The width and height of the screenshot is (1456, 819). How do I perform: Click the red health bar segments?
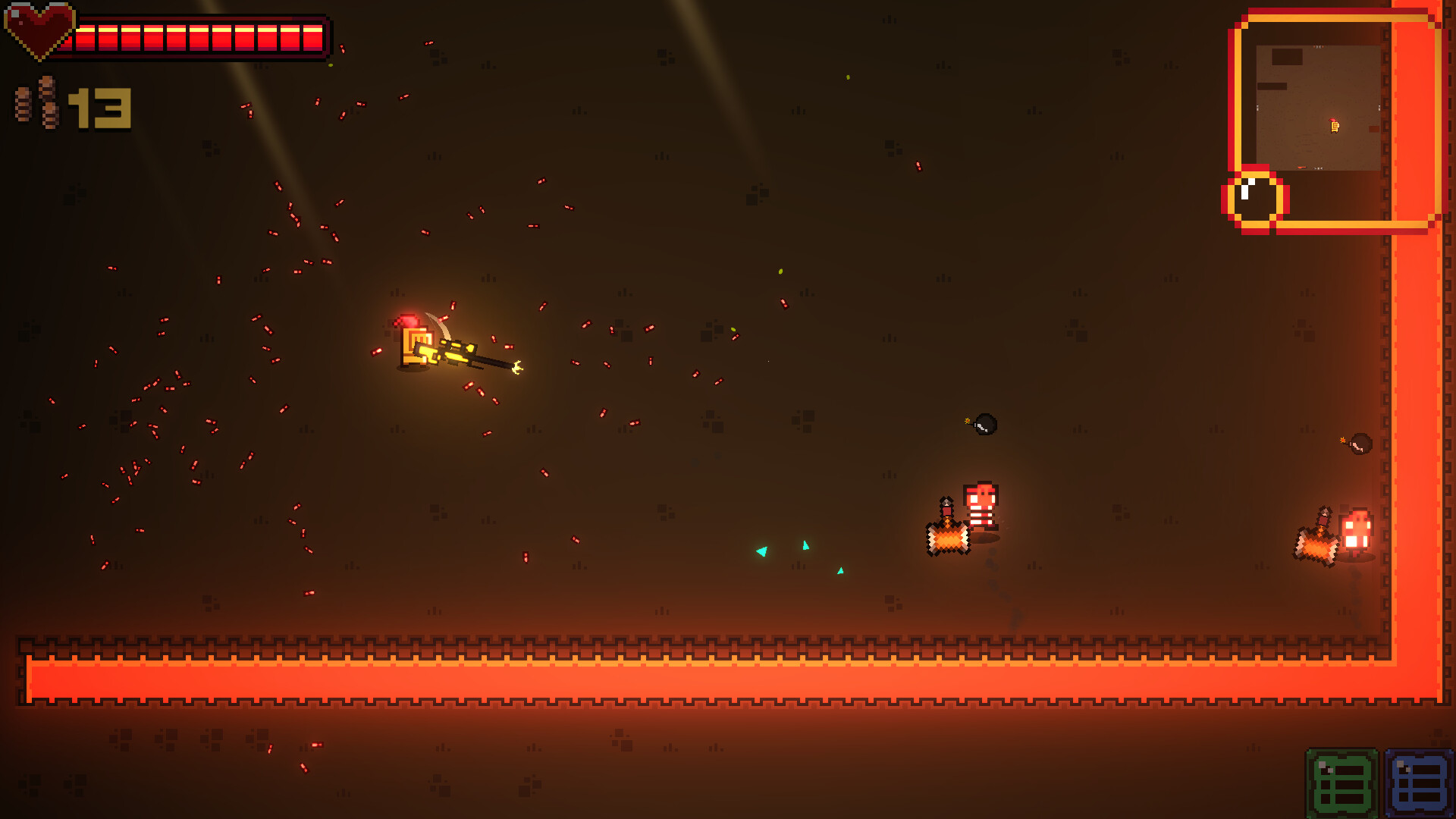point(197,34)
